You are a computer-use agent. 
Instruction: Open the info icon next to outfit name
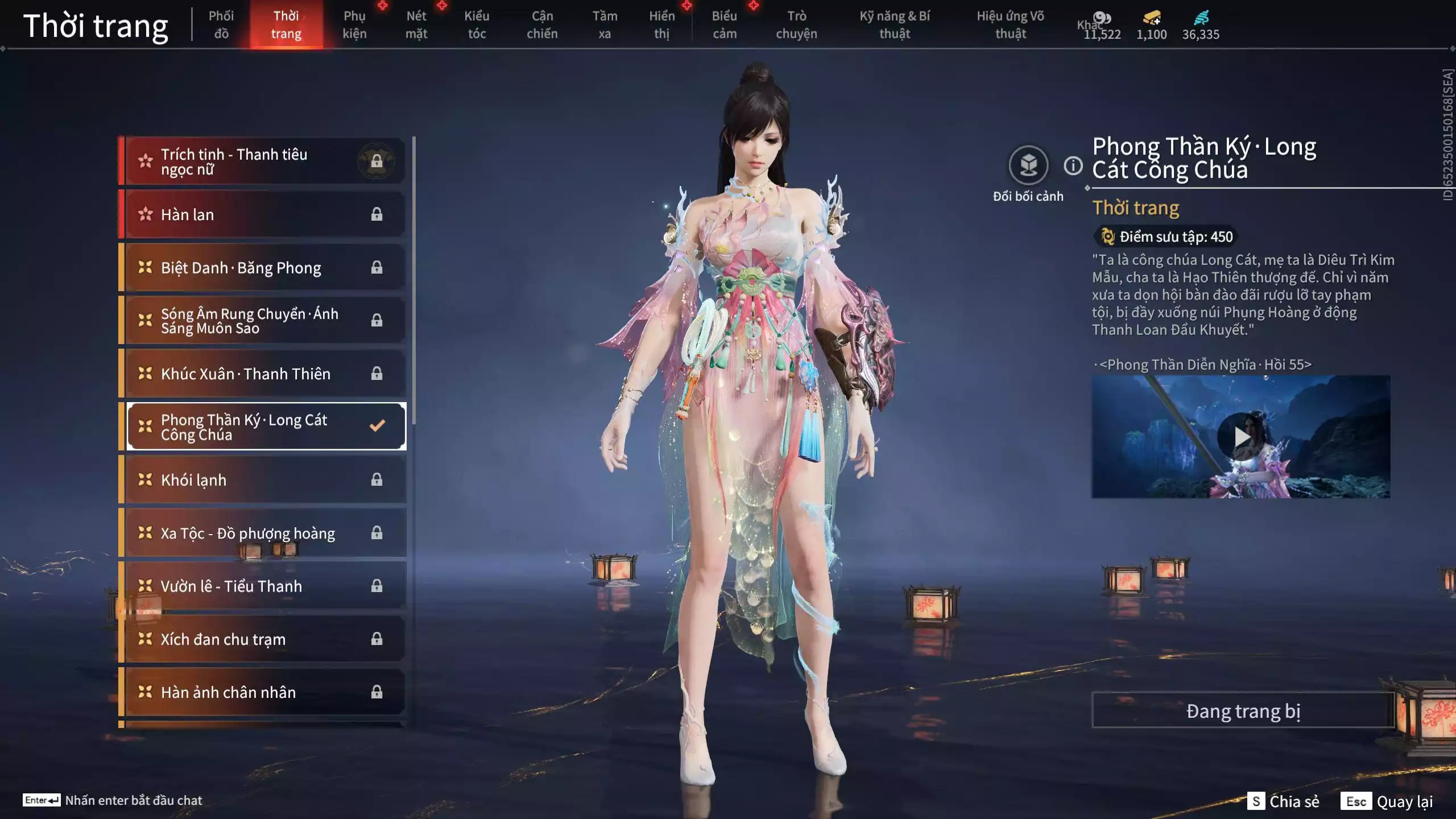click(x=1073, y=167)
